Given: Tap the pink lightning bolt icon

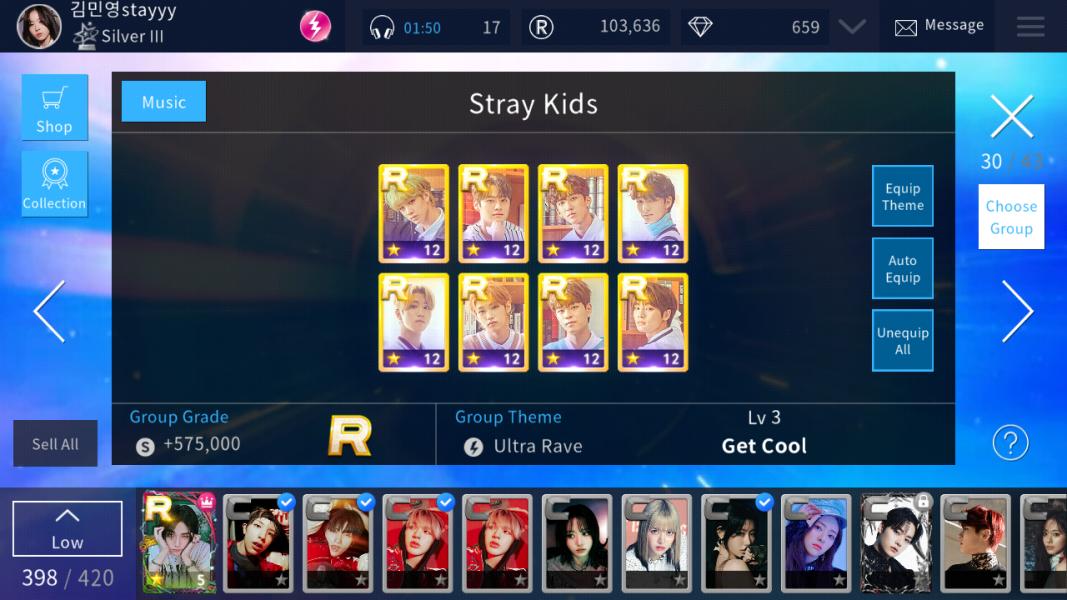Looking at the screenshot, I should coord(315,27).
